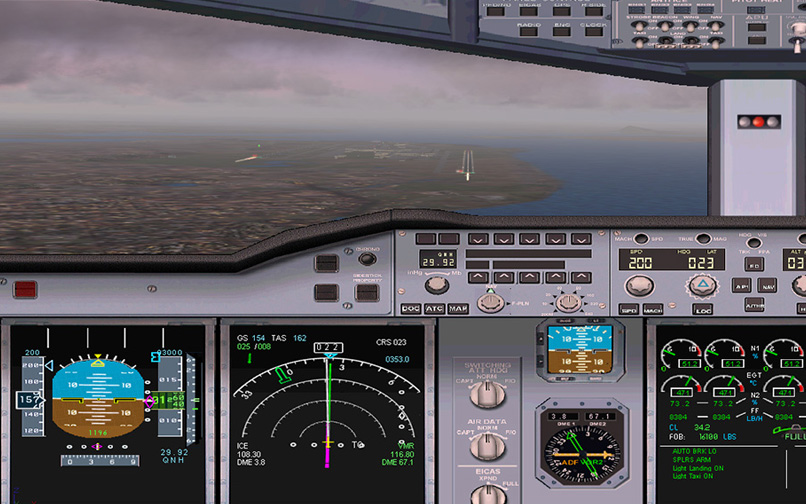Select the MACH mode button
Image resolution: width=806 pixels, height=504 pixels.
coord(653,310)
